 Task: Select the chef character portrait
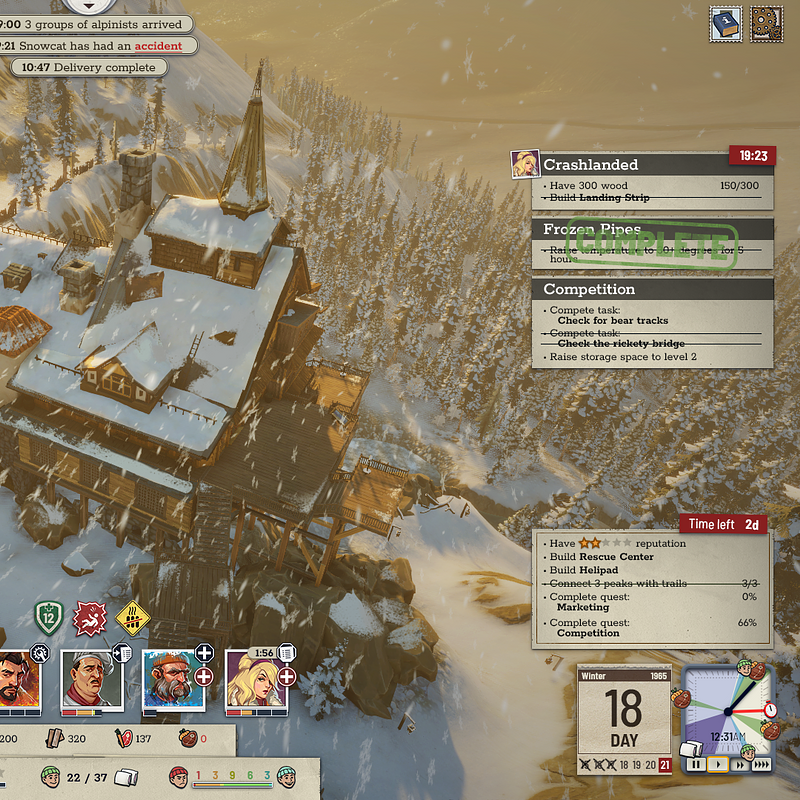tap(90, 678)
